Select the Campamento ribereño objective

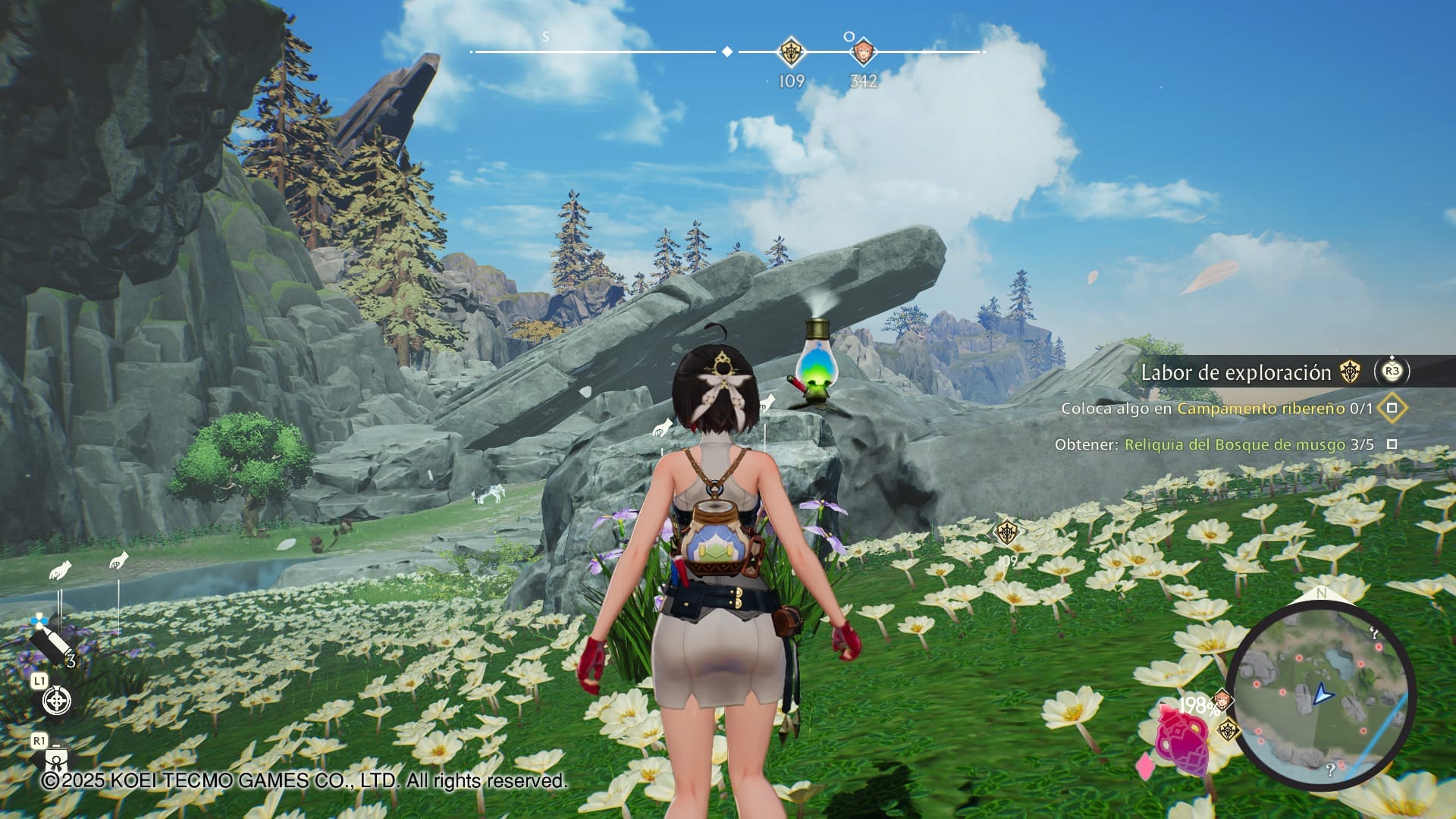(x=1260, y=408)
